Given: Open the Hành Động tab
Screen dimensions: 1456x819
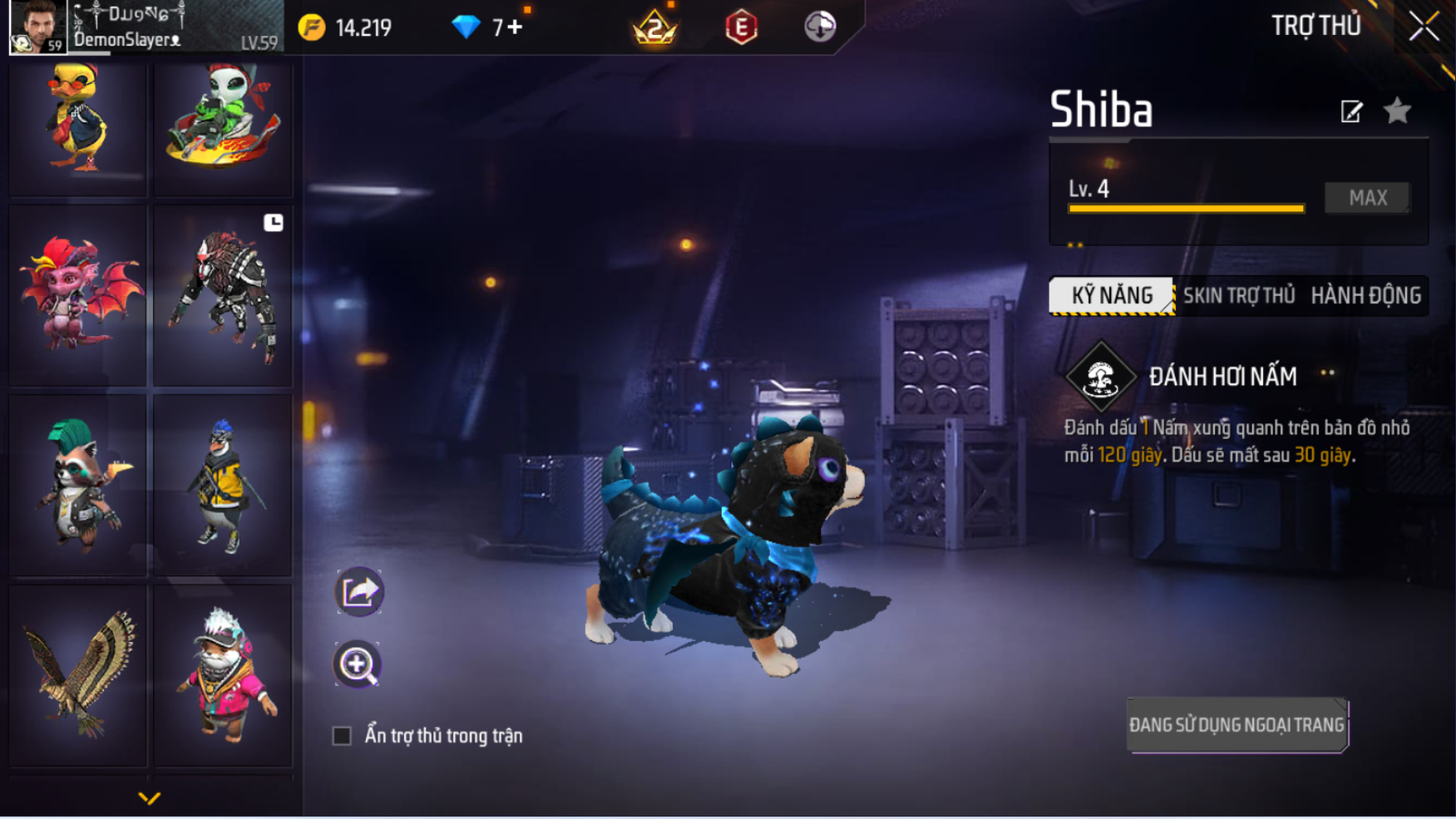Looking at the screenshot, I should [x=1365, y=295].
